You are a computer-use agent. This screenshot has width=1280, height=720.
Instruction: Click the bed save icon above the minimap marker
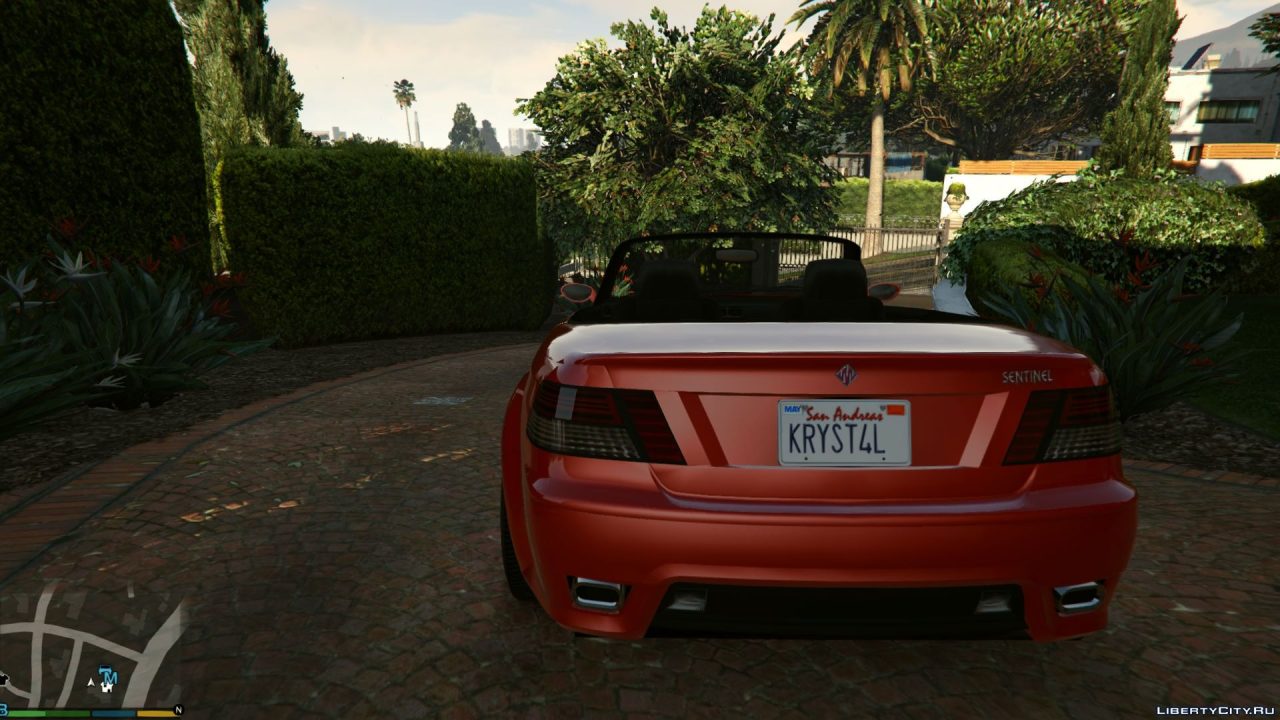click(105, 670)
